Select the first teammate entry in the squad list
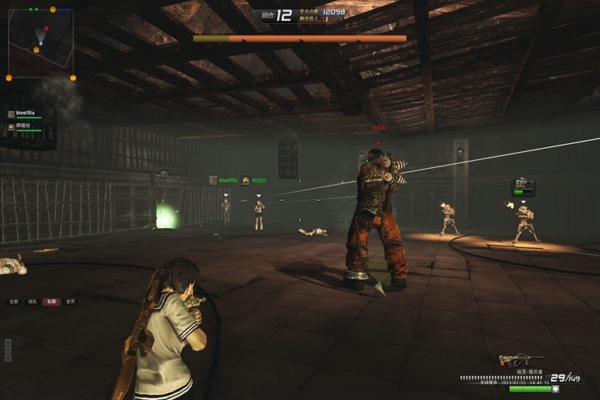The image size is (600, 400). click(27, 114)
